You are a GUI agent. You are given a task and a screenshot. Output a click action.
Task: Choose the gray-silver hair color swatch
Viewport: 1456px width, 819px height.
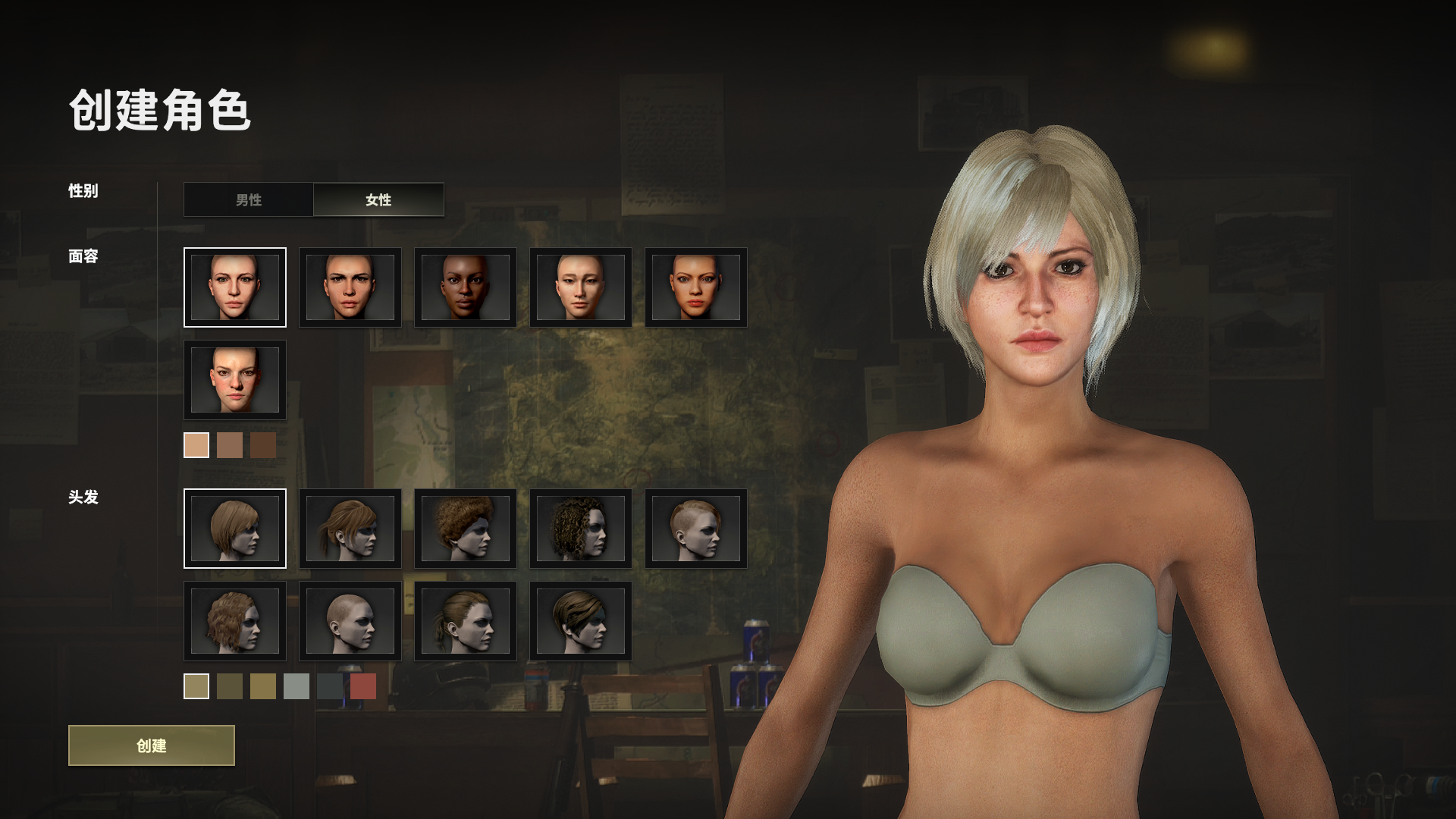point(297,686)
